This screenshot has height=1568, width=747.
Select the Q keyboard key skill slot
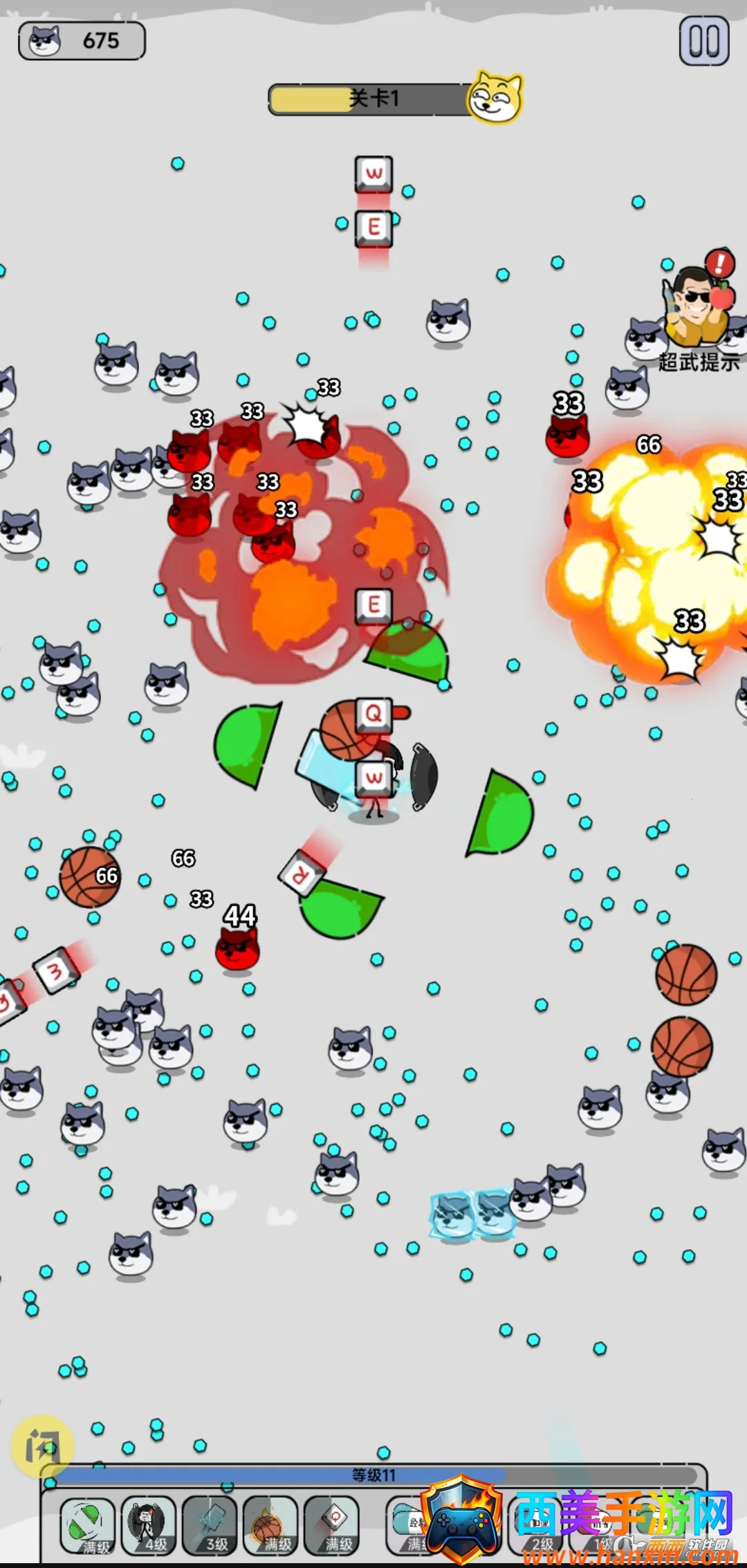[x=331, y=1525]
